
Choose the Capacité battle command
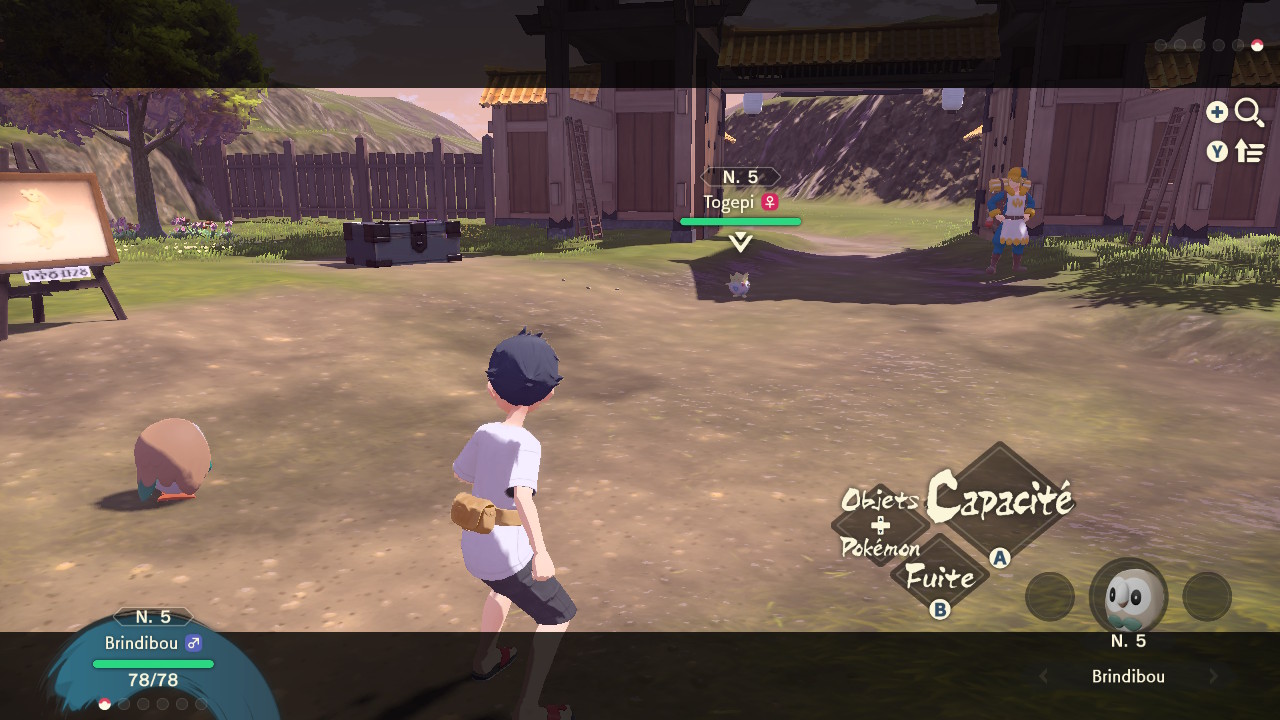pyautogui.click(x=999, y=498)
